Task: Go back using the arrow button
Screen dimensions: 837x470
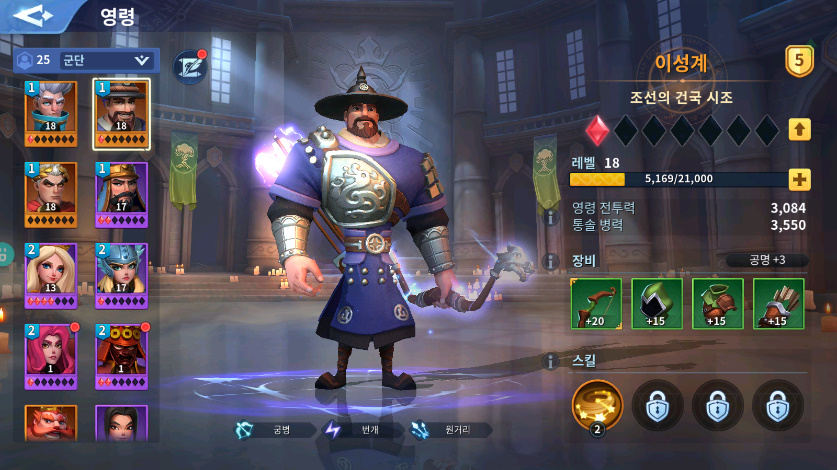Action: click(x=34, y=18)
